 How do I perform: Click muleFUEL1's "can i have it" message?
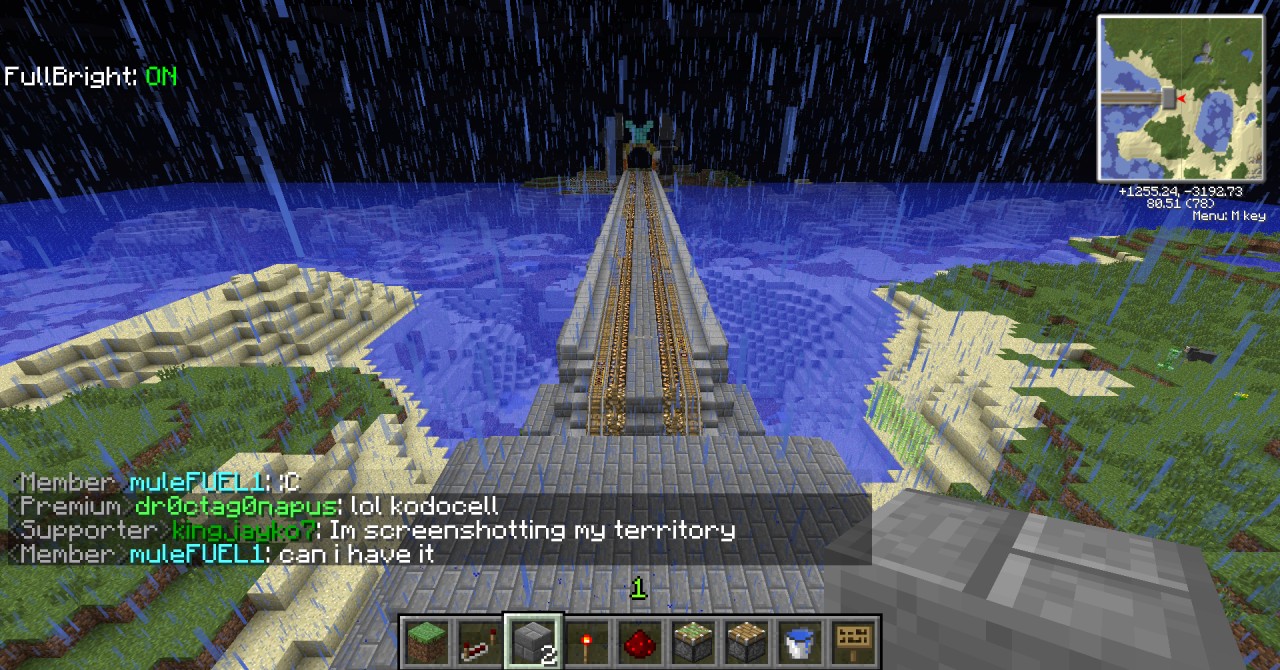(x=356, y=554)
